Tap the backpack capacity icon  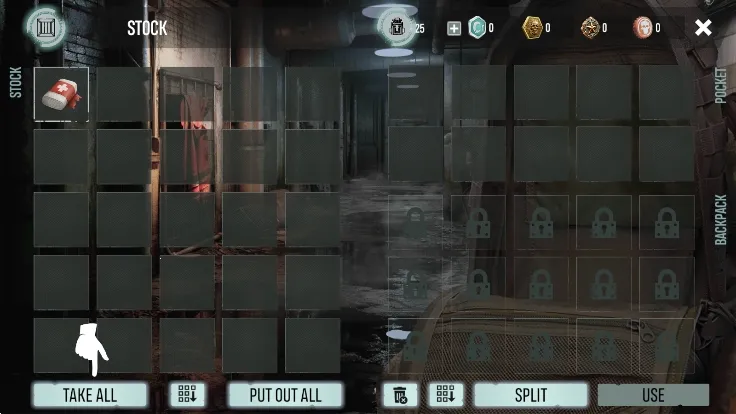397,28
